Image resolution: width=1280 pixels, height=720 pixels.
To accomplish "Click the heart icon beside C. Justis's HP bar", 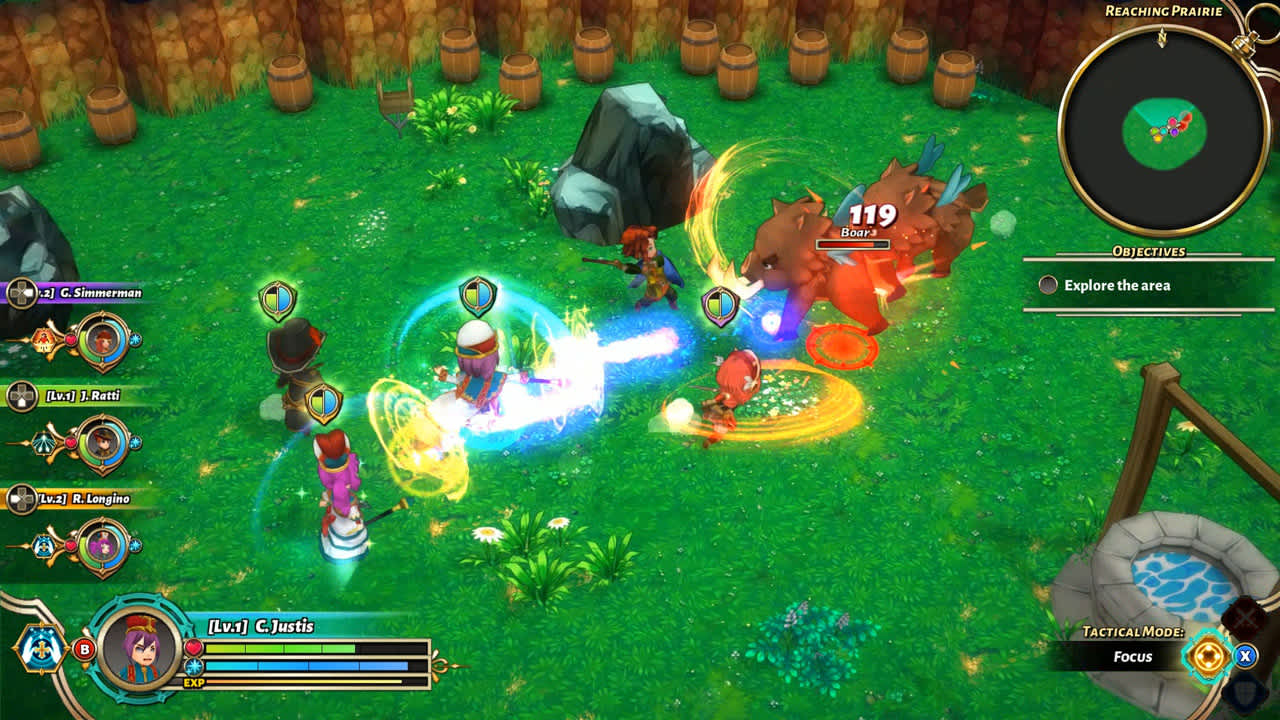I will click(194, 647).
